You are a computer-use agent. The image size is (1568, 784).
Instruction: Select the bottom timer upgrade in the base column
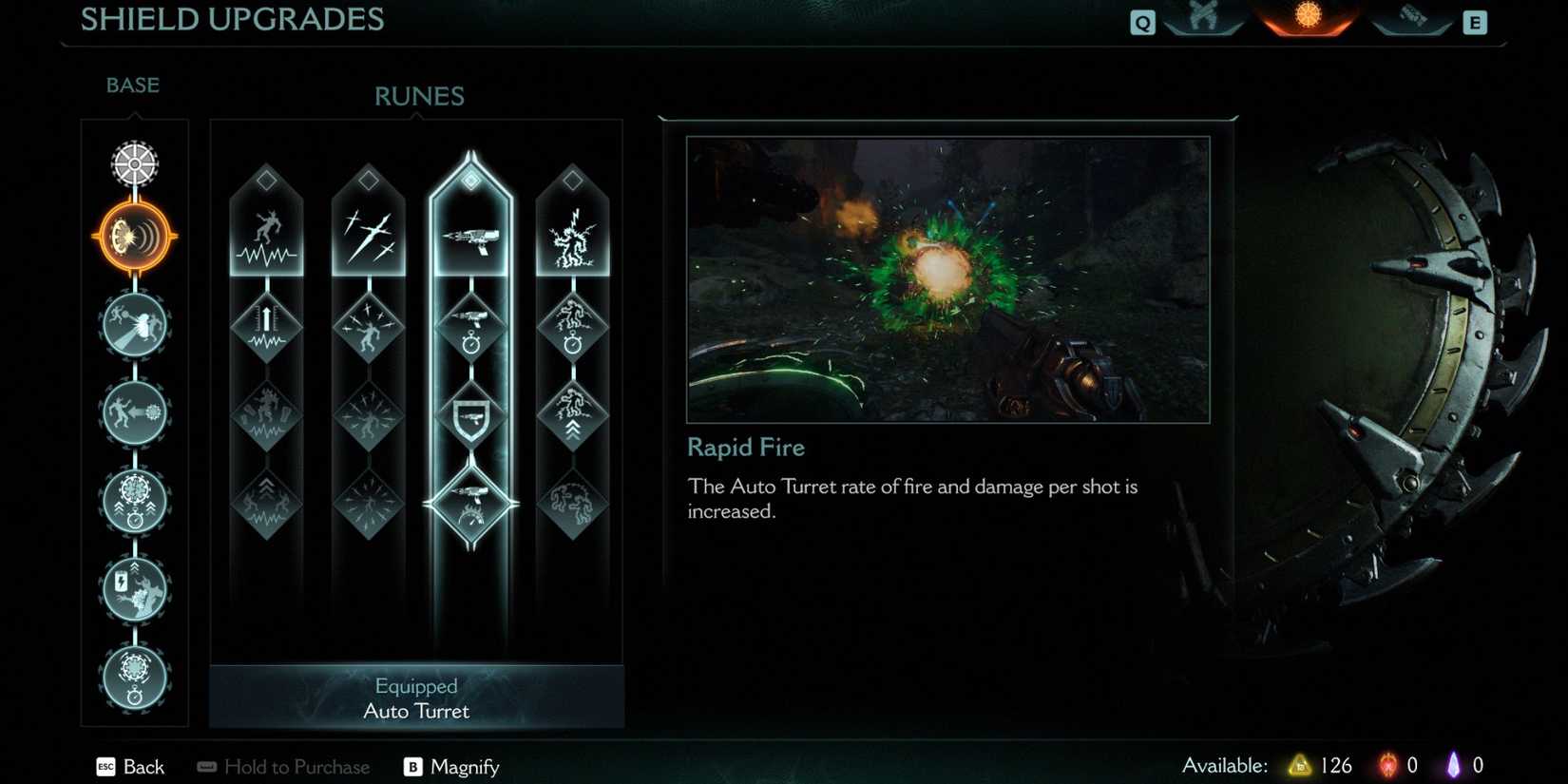click(x=133, y=677)
